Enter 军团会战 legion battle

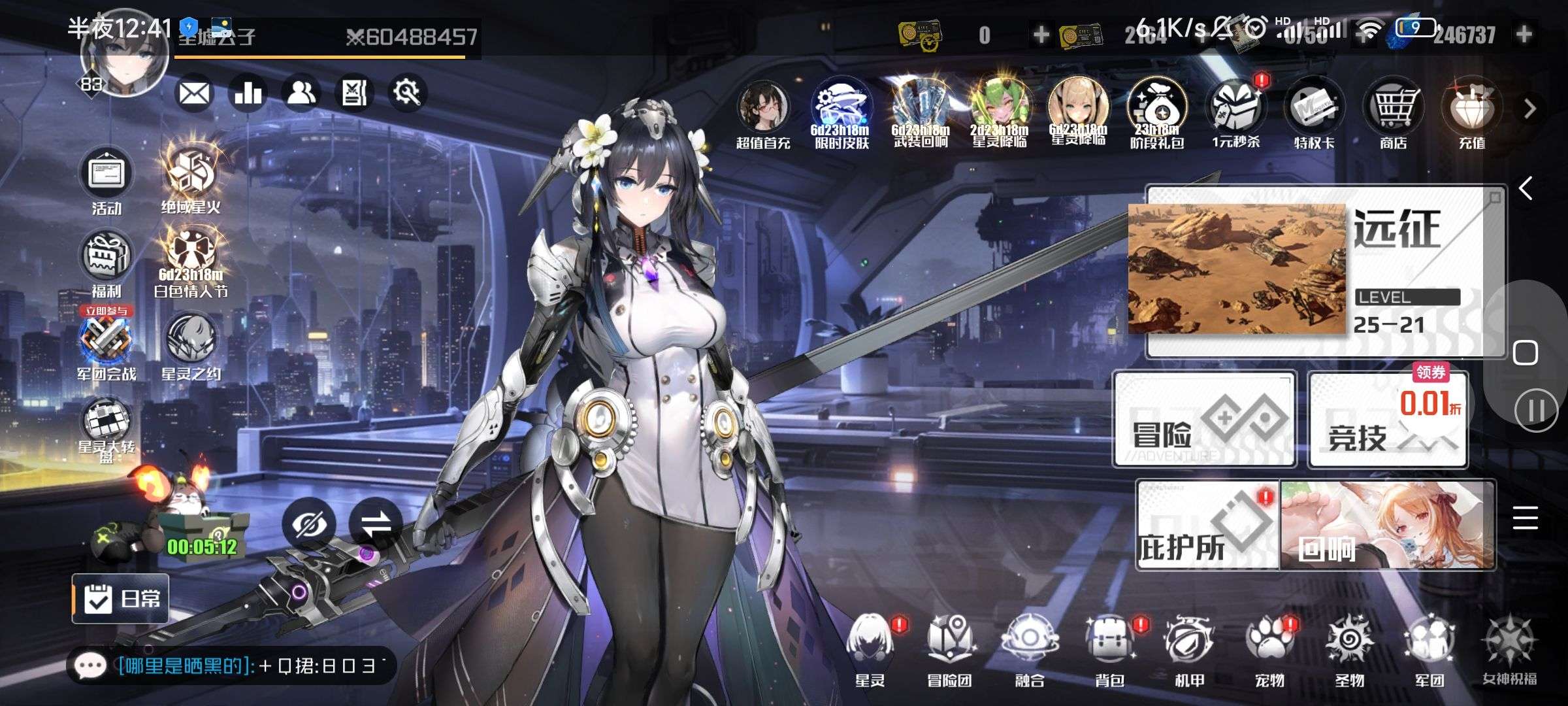(x=106, y=345)
